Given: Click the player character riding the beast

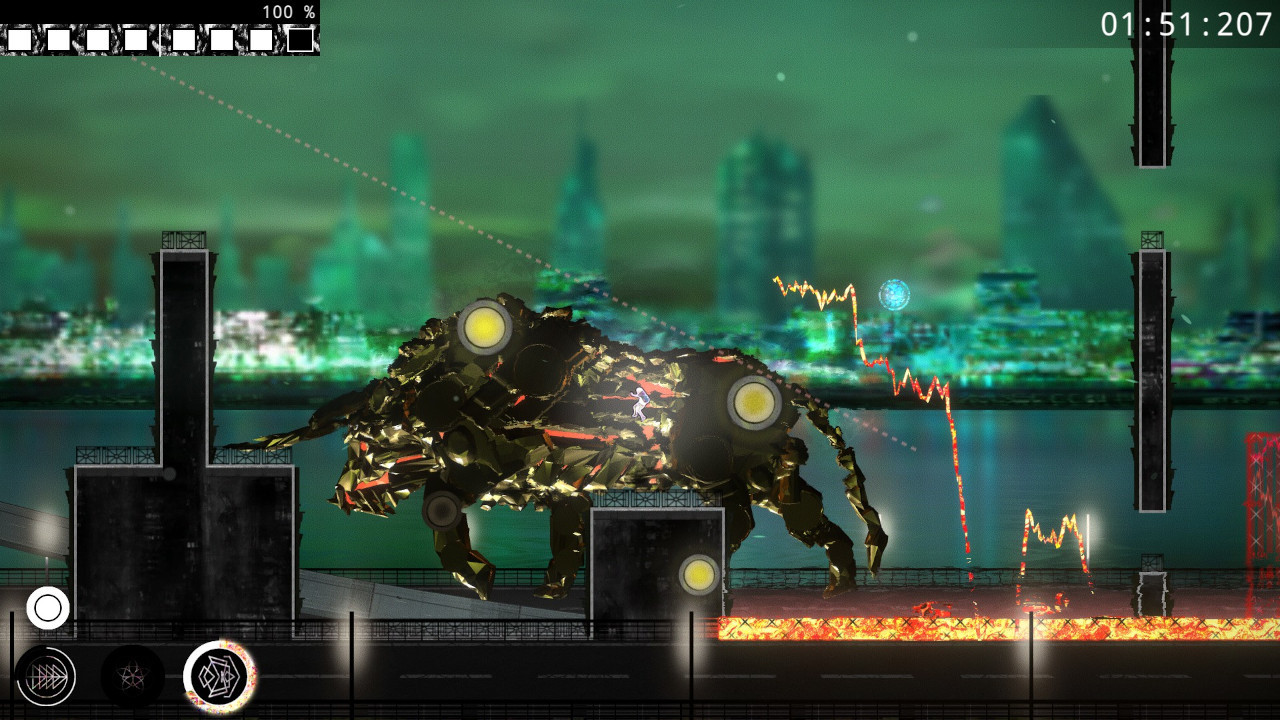Looking at the screenshot, I should pos(641,404).
